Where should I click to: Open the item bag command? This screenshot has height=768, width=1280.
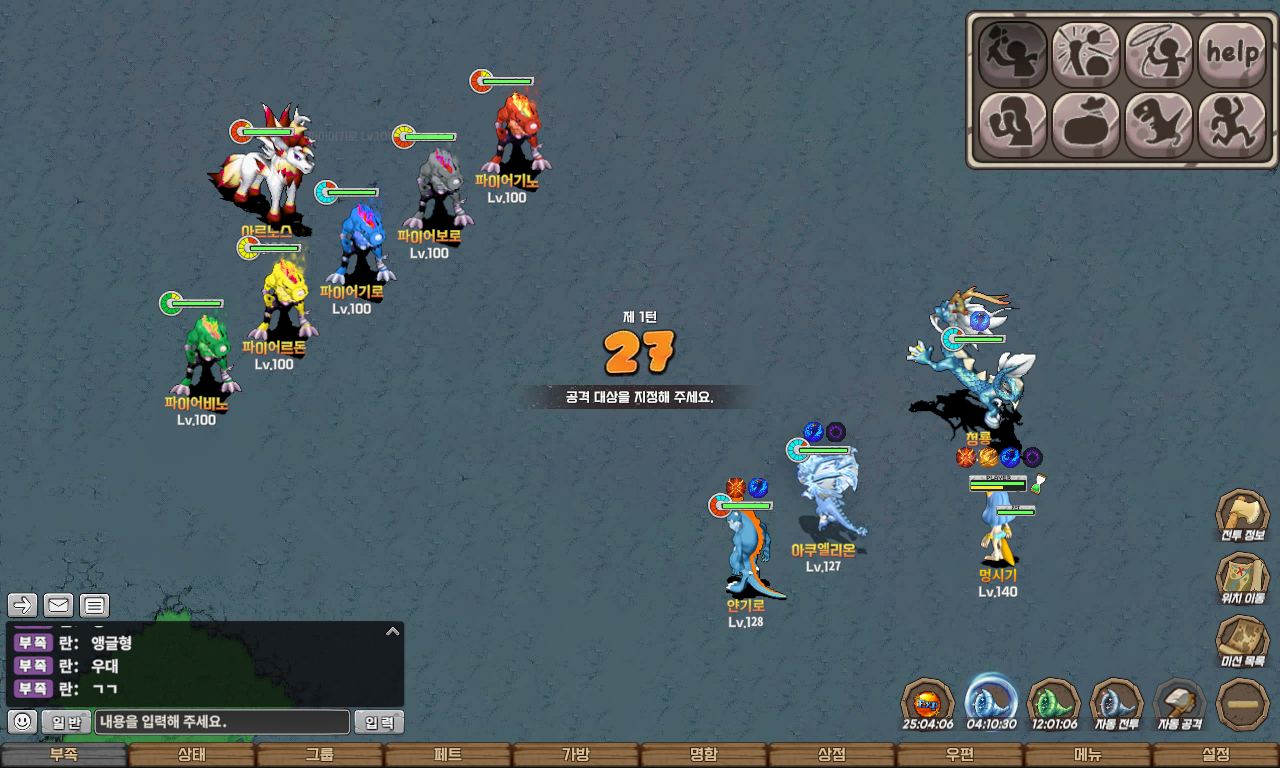[x=1086, y=125]
